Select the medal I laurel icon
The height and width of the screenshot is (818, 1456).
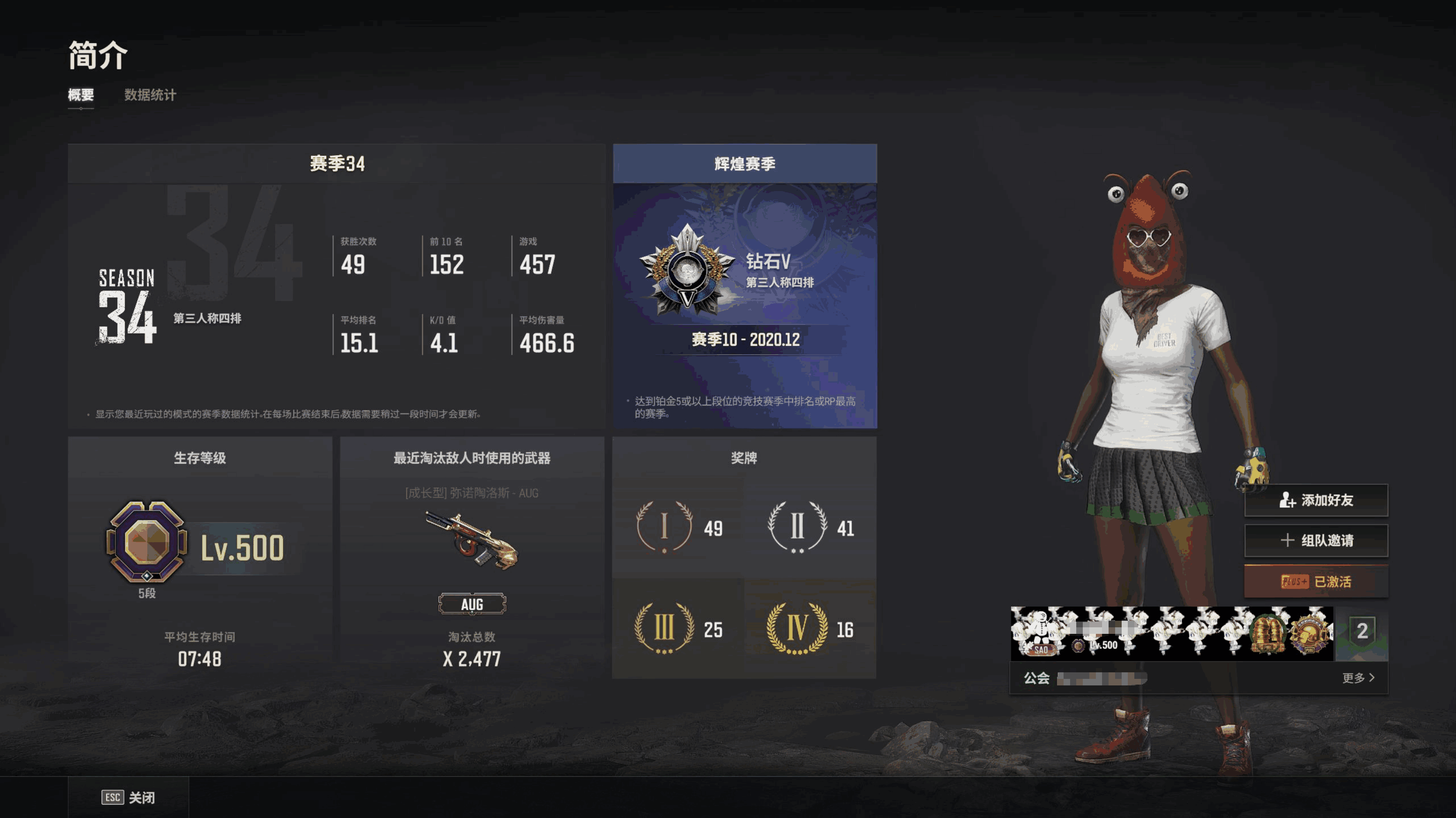(665, 527)
